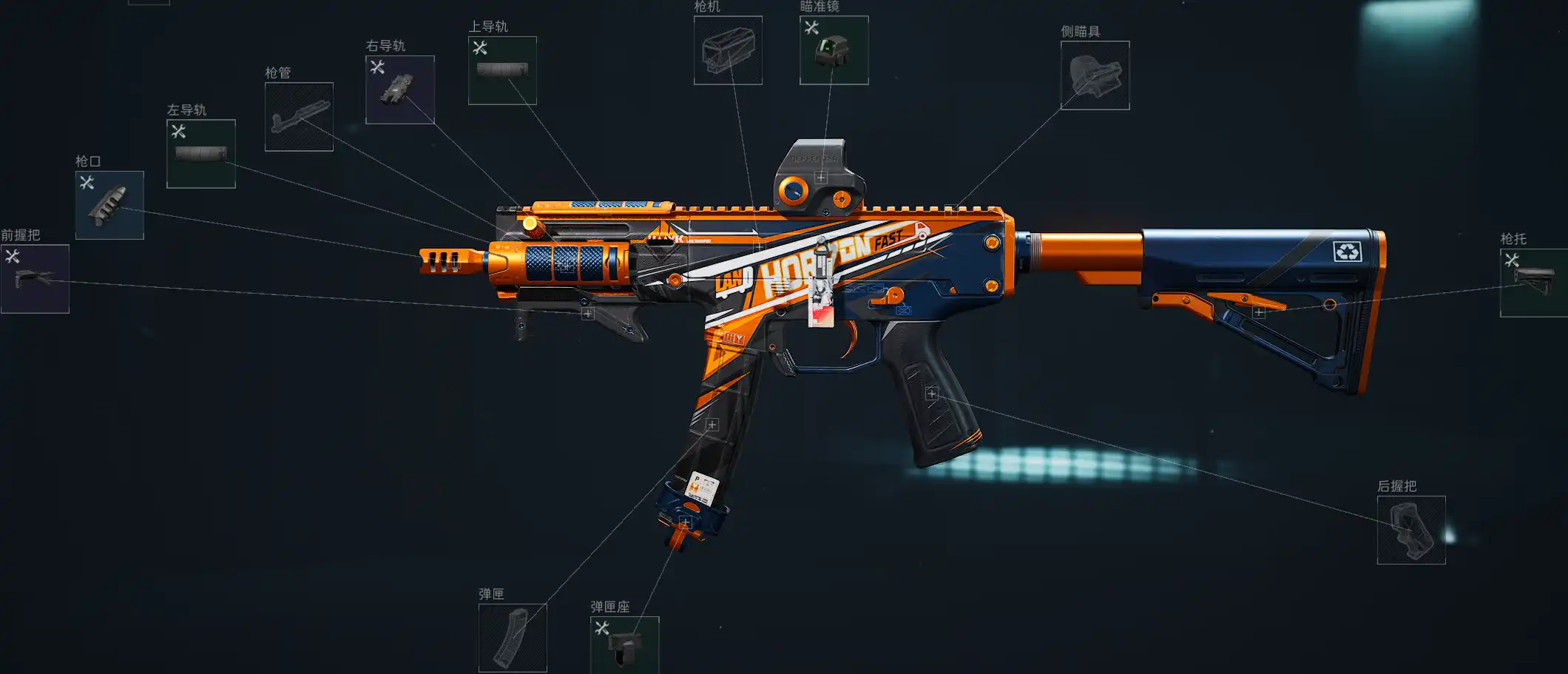The image size is (1568, 674).
Task: Open the 枪口 muzzle attachment slot
Action: (109, 206)
